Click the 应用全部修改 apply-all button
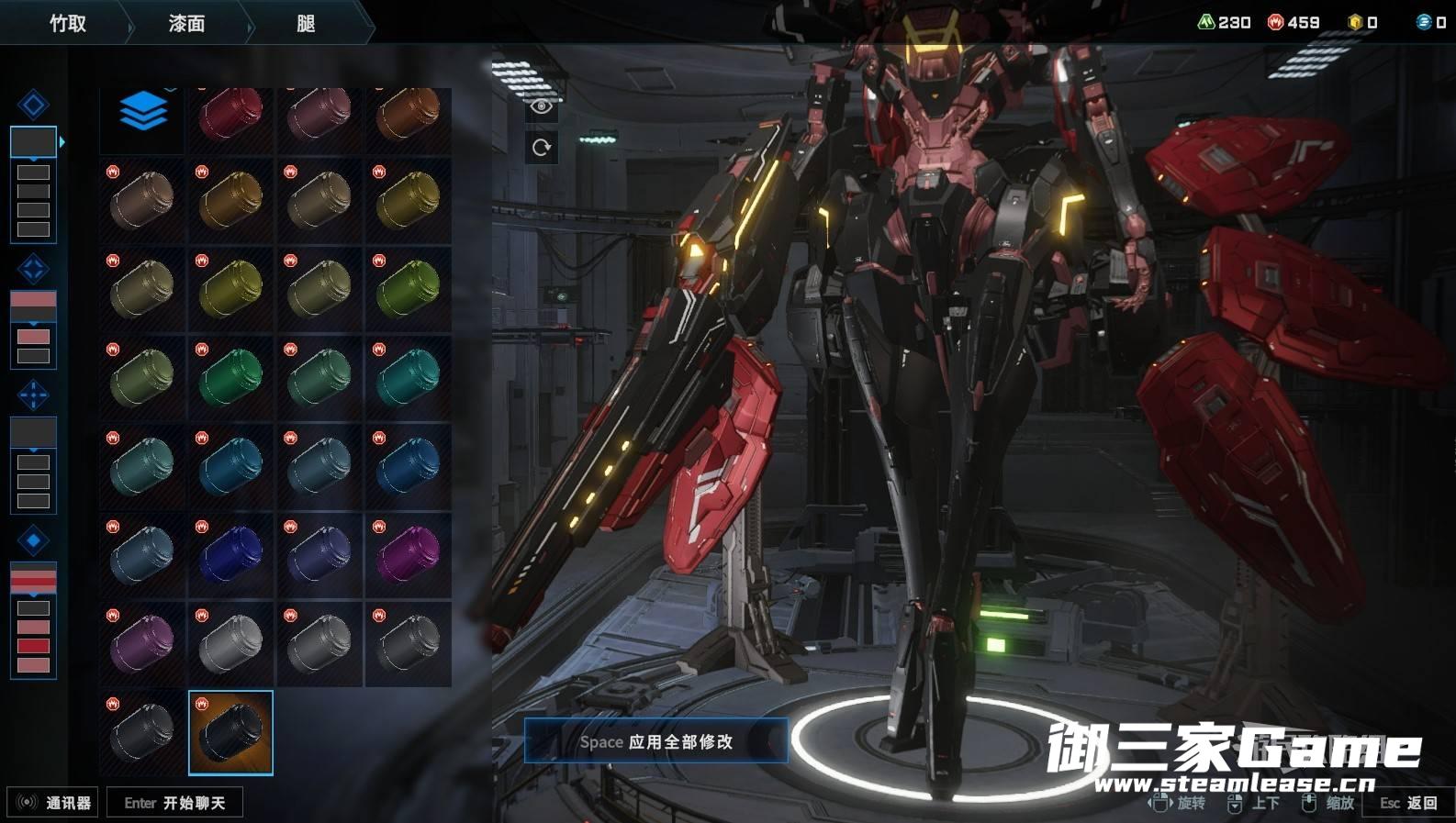The width and height of the screenshot is (1456, 823). pos(655,741)
